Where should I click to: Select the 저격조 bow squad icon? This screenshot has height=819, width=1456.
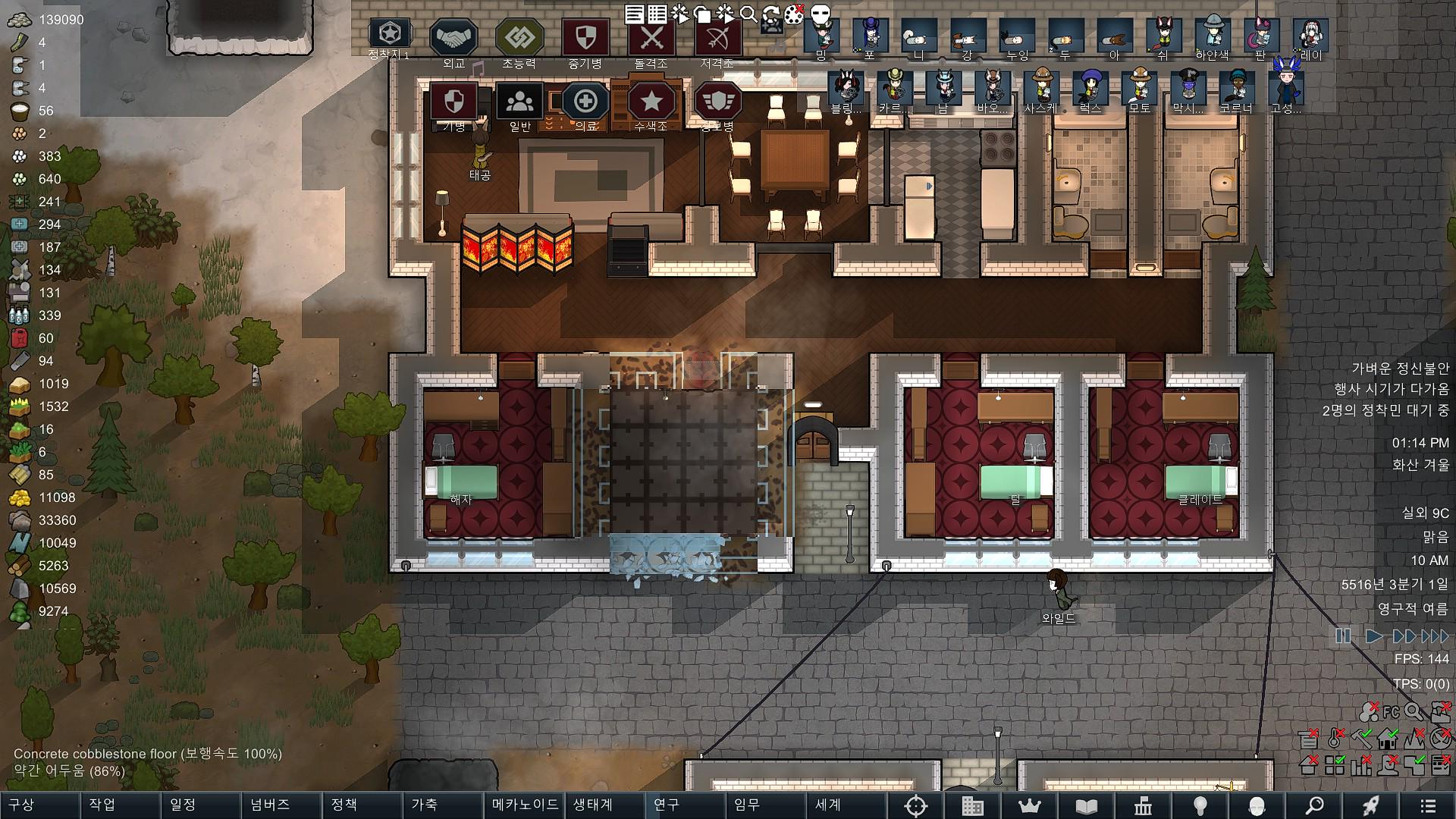pyautogui.click(x=717, y=38)
